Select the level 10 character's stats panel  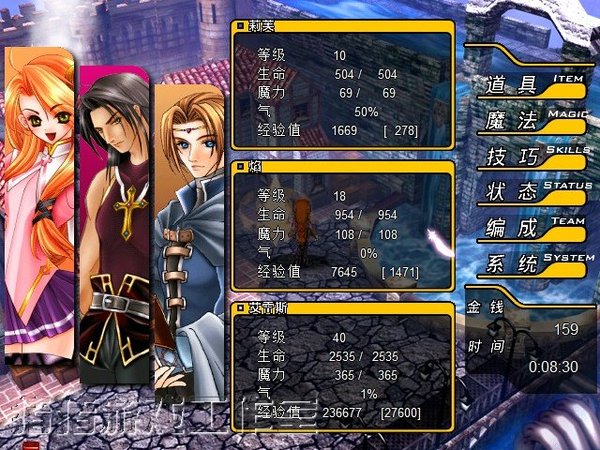coord(342,83)
